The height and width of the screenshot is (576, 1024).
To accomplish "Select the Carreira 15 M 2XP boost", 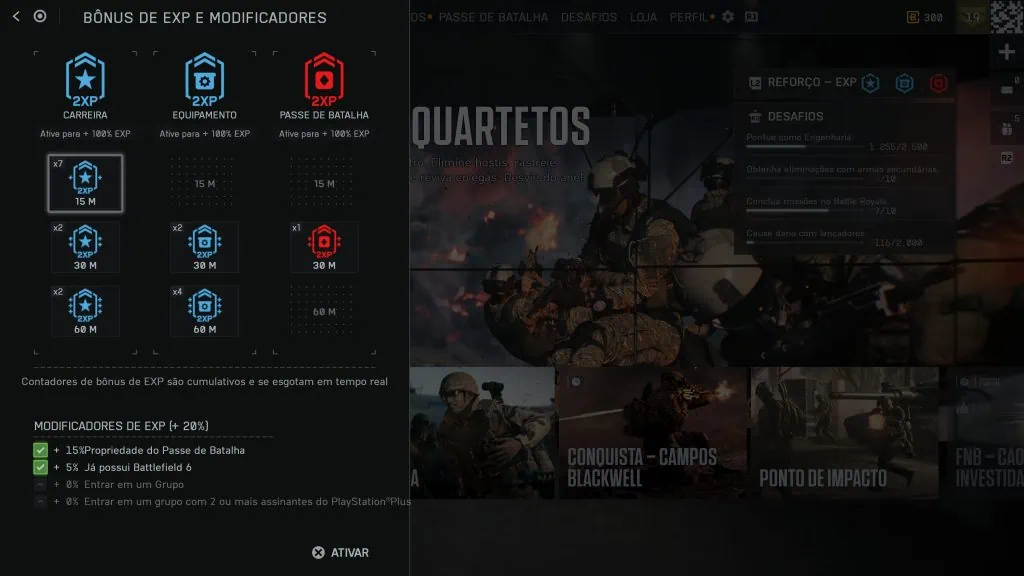I will pyautogui.click(x=85, y=183).
